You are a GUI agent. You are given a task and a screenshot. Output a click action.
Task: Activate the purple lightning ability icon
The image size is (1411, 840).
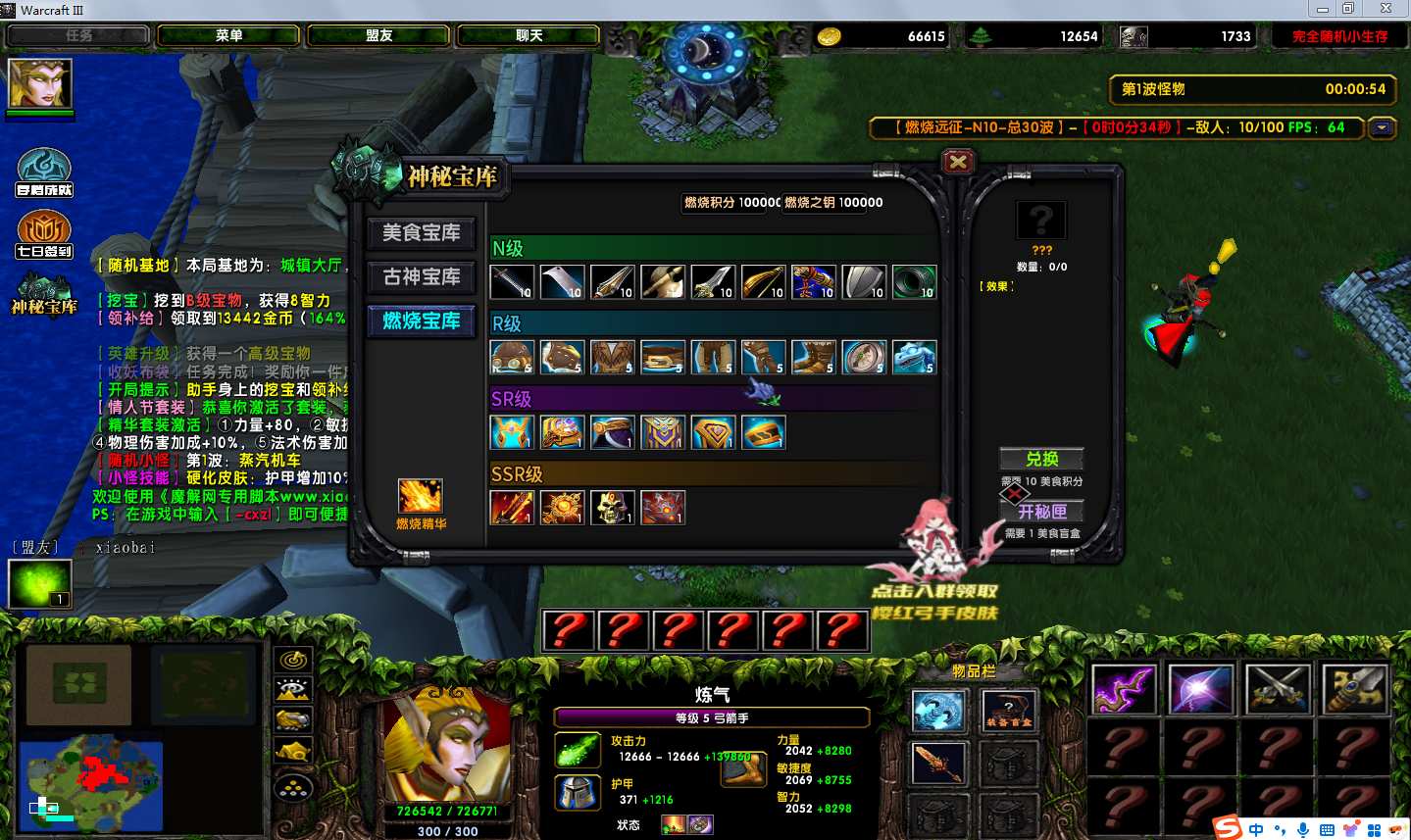[1124, 688]
